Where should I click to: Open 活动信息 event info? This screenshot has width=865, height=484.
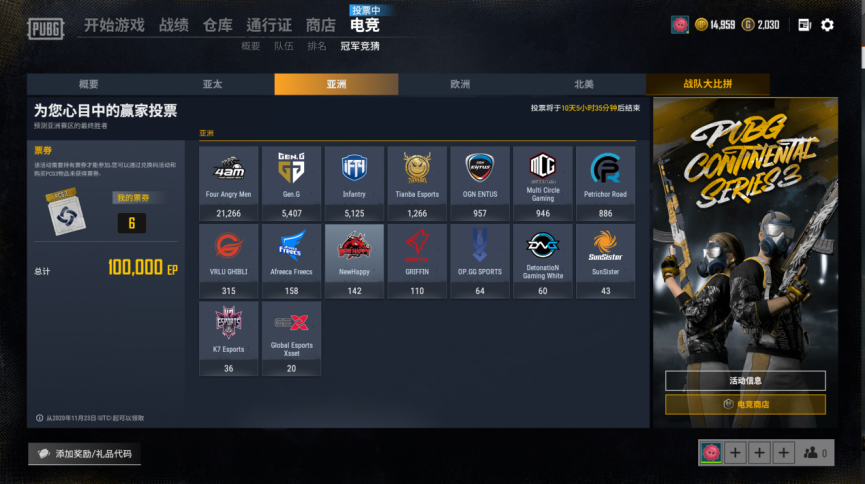[745, 380]
